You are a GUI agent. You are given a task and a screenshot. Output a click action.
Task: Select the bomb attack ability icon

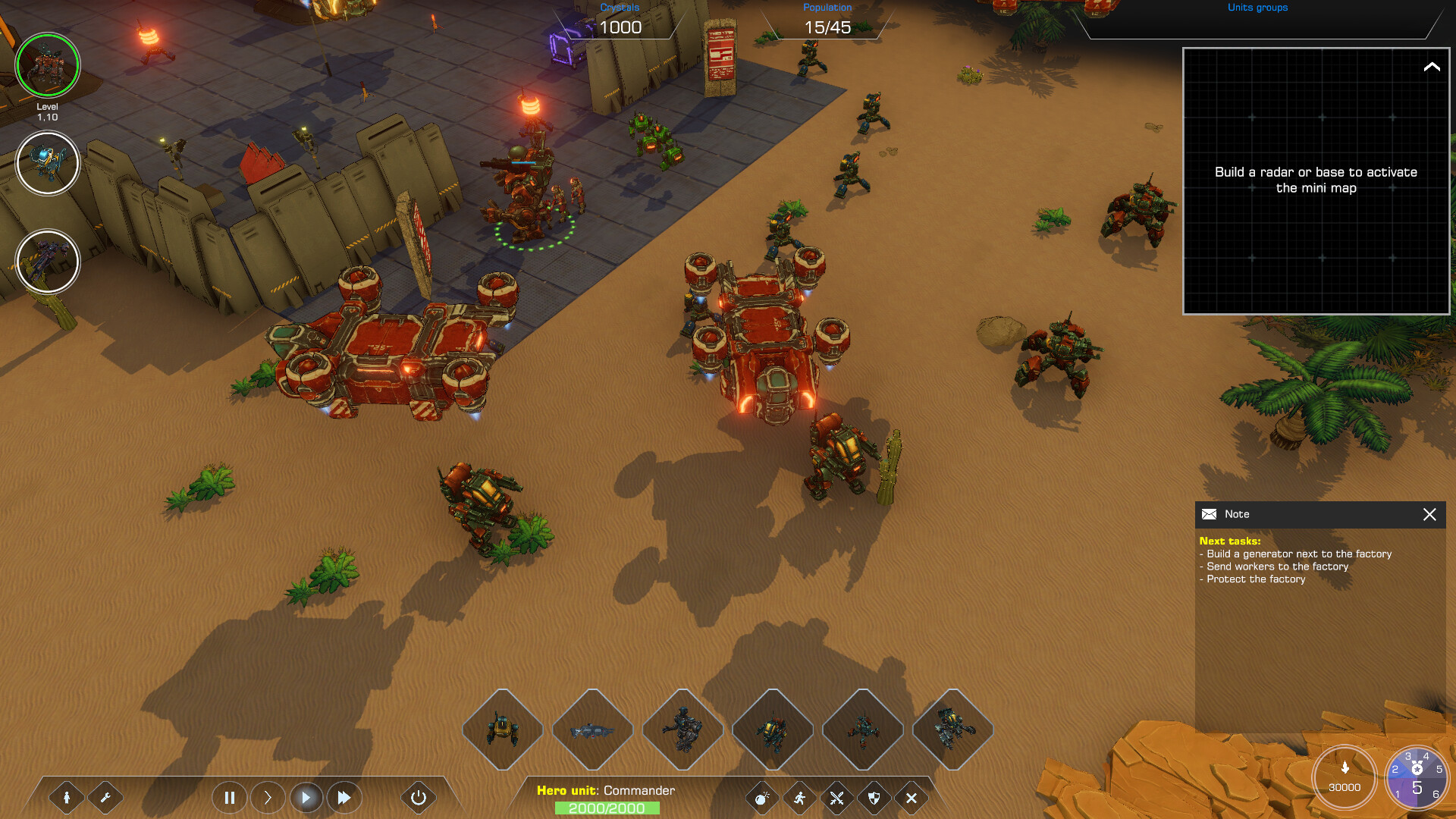click(764, 798)
